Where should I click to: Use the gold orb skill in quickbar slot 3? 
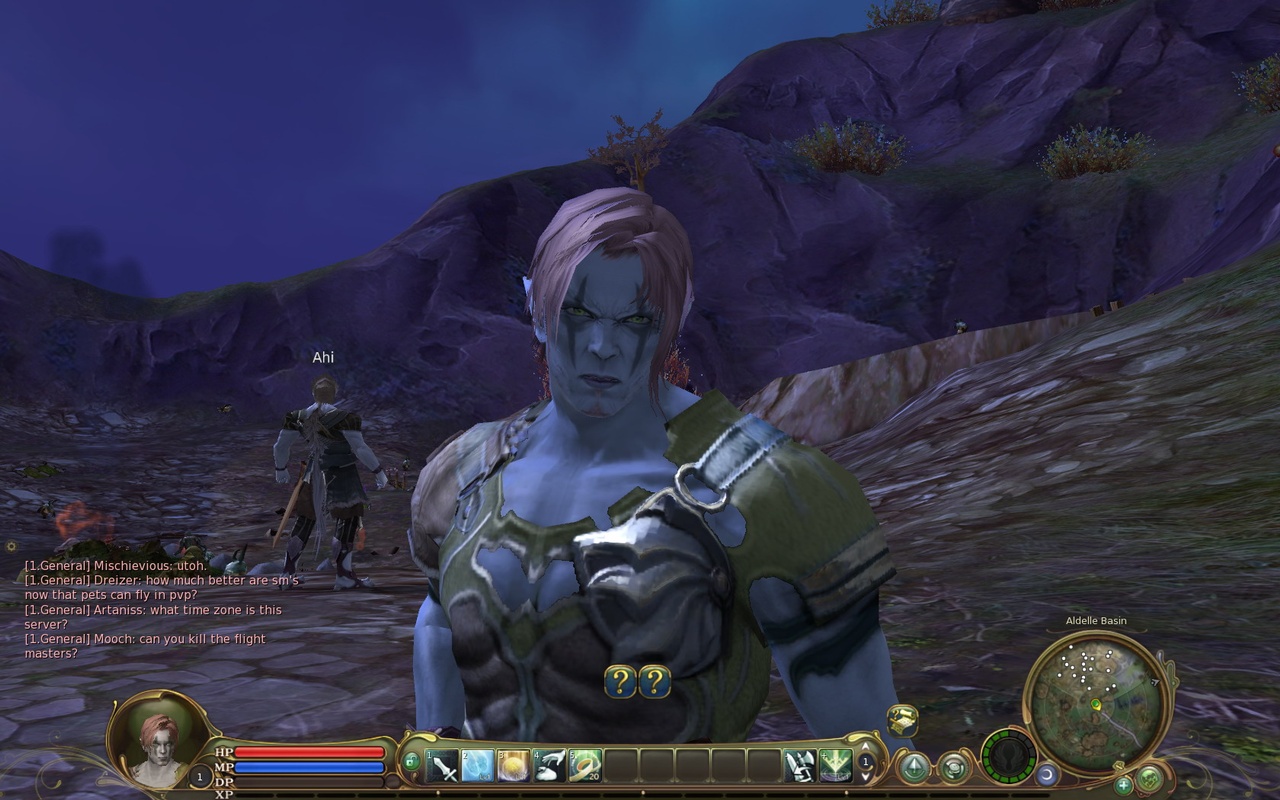[512, 765]
